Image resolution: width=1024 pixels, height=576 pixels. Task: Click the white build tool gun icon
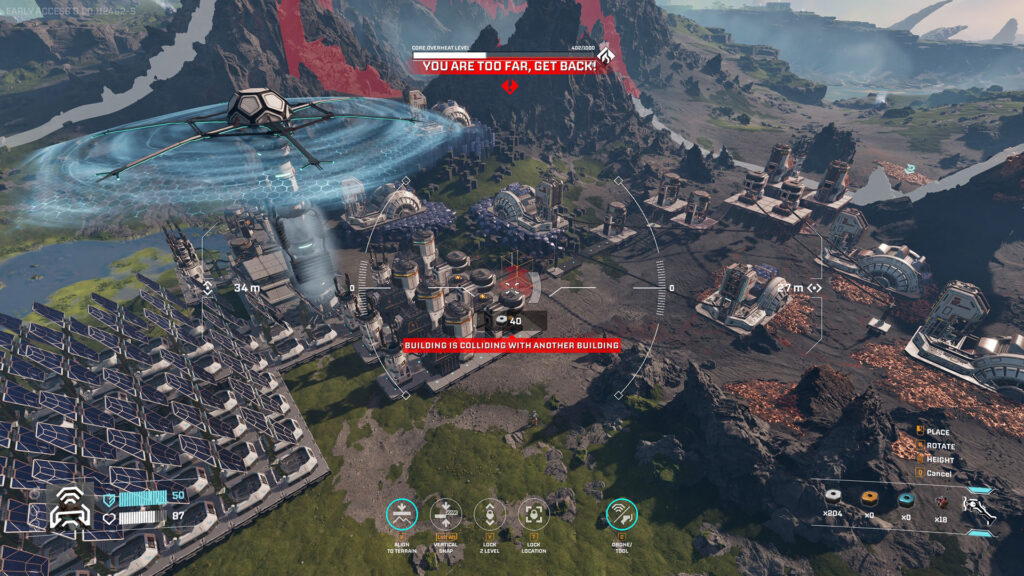pos(979,506)
